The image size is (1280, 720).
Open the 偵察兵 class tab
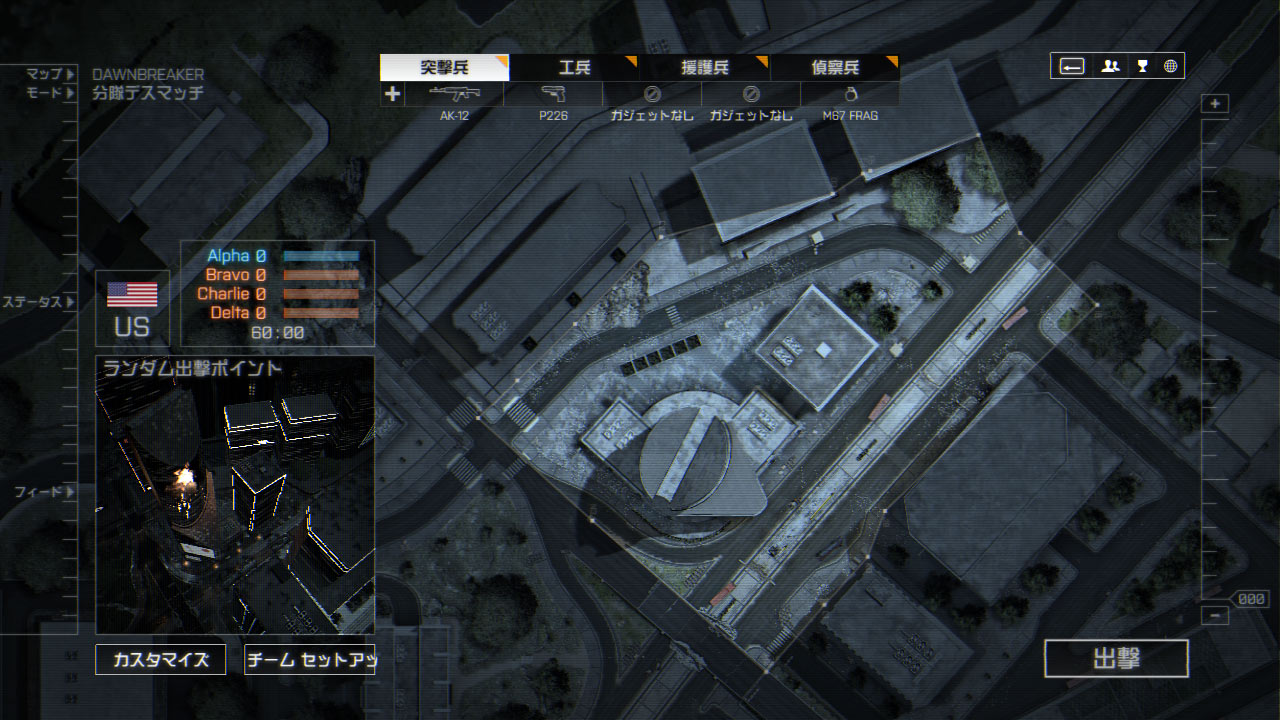834,68
